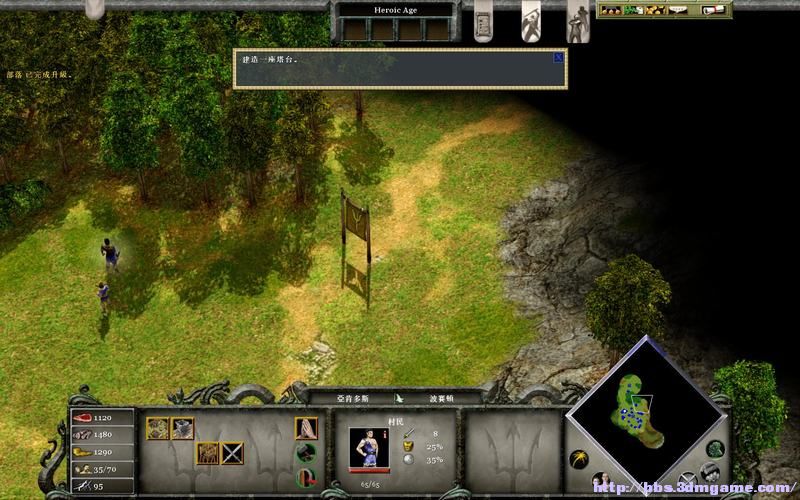Select the crossed-lines command icon
Viewport: 800px width, 500px height.
232,453
